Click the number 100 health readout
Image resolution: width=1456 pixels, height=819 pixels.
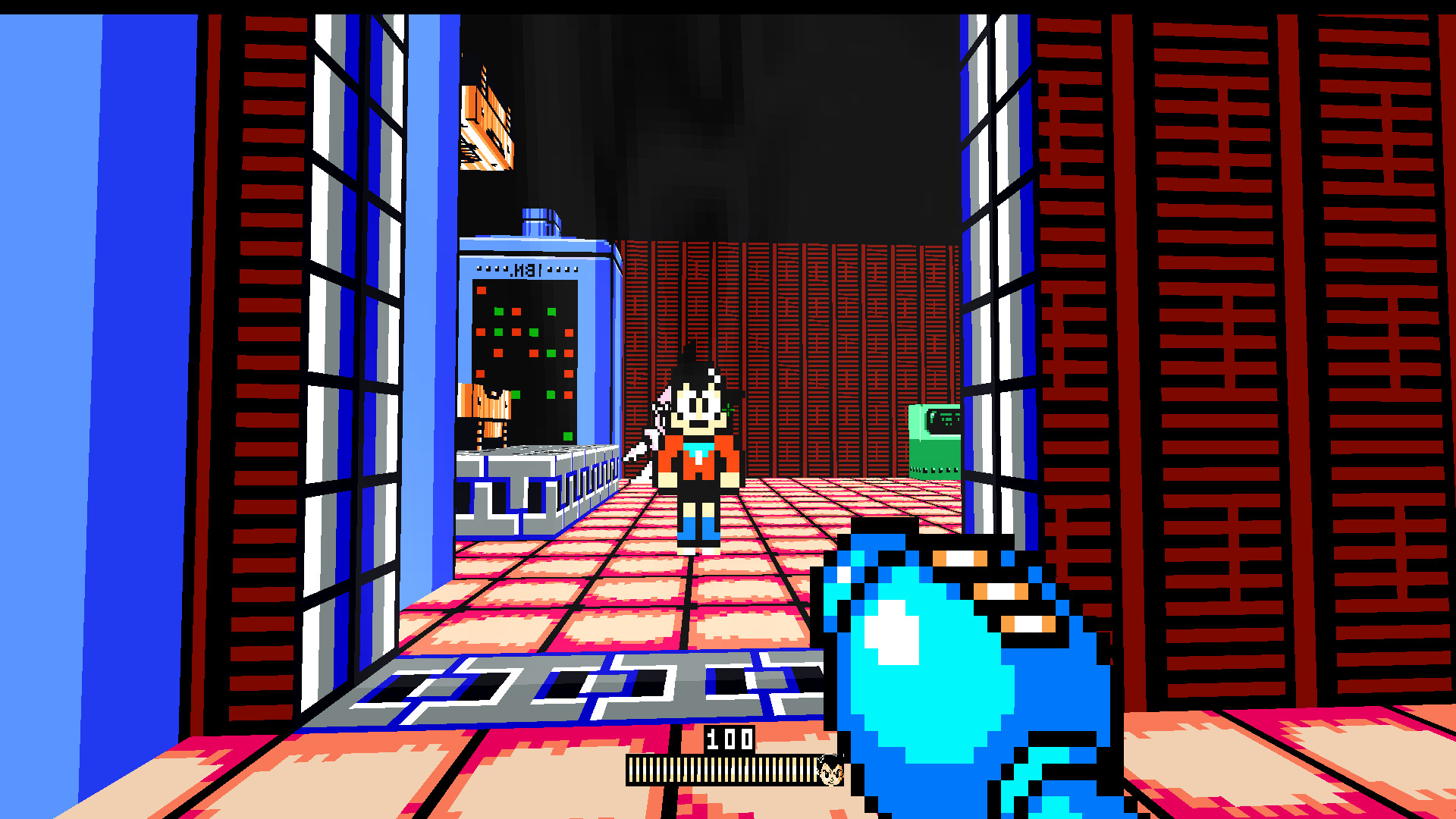(x=730, y=739)
